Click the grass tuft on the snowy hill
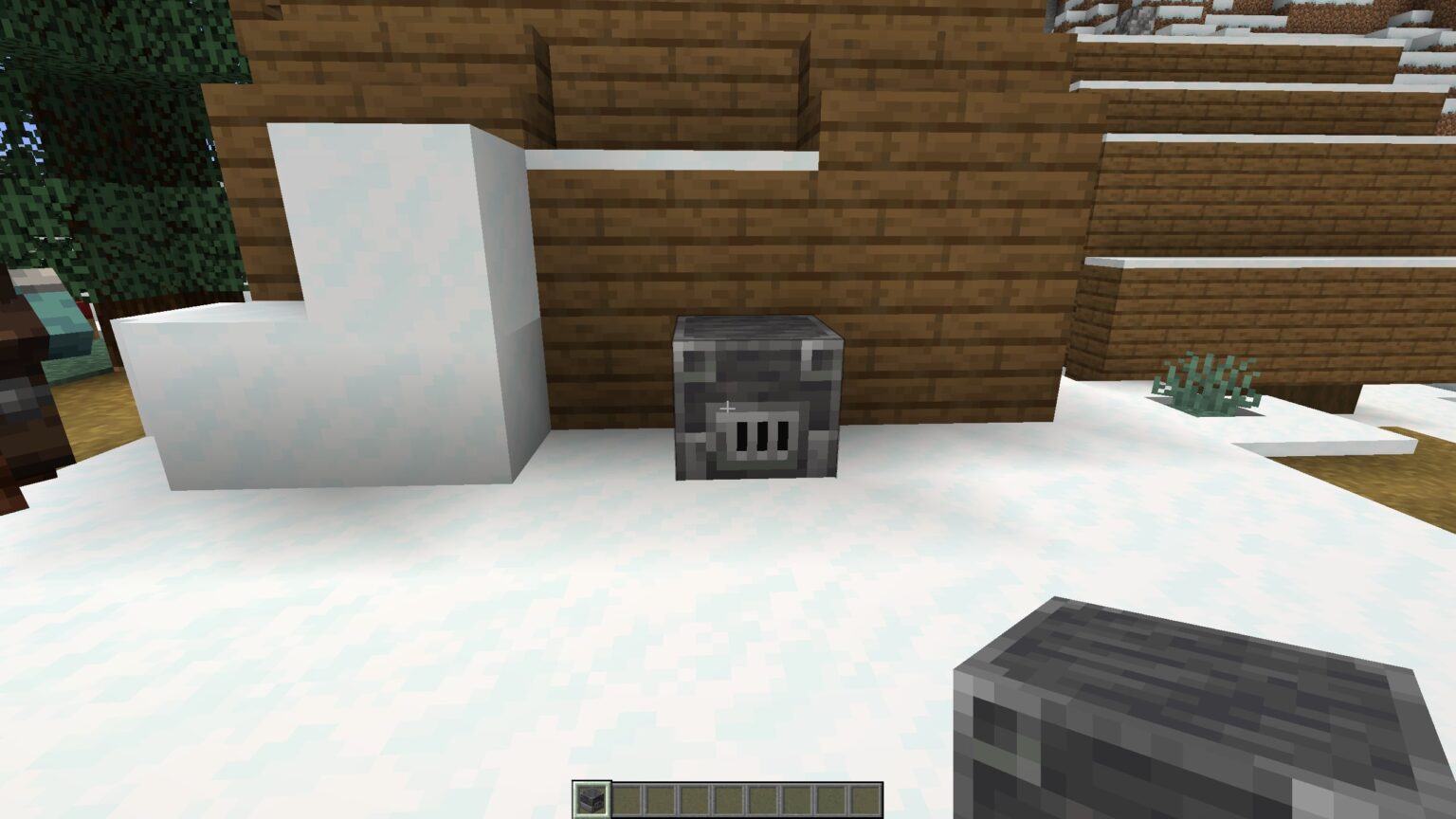This screenshot has width=1456, height=819. tap(1206, 384)
